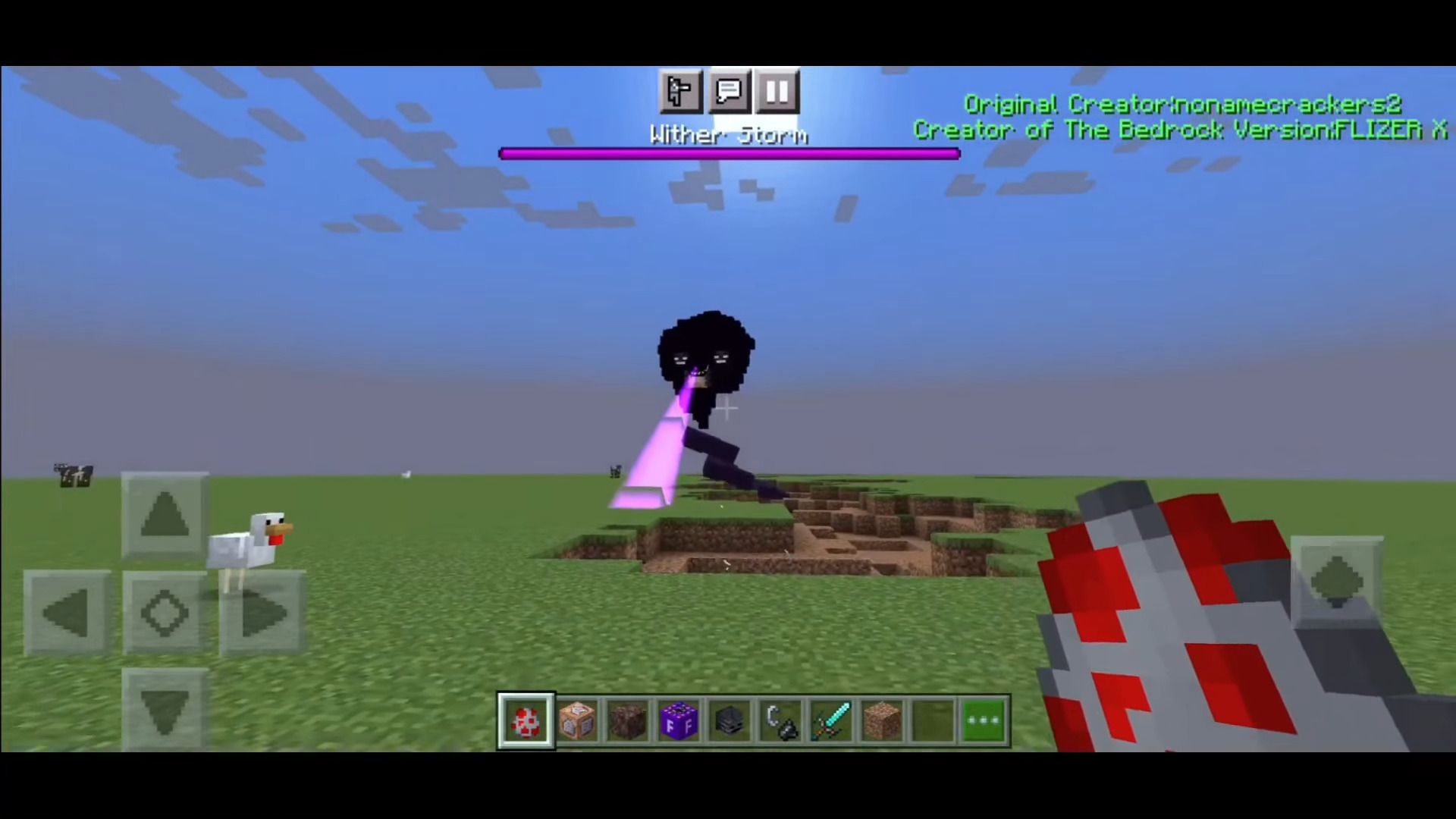
Task: Tap the green ellipsis to open the inventory
Action: [x=984, y=720]
